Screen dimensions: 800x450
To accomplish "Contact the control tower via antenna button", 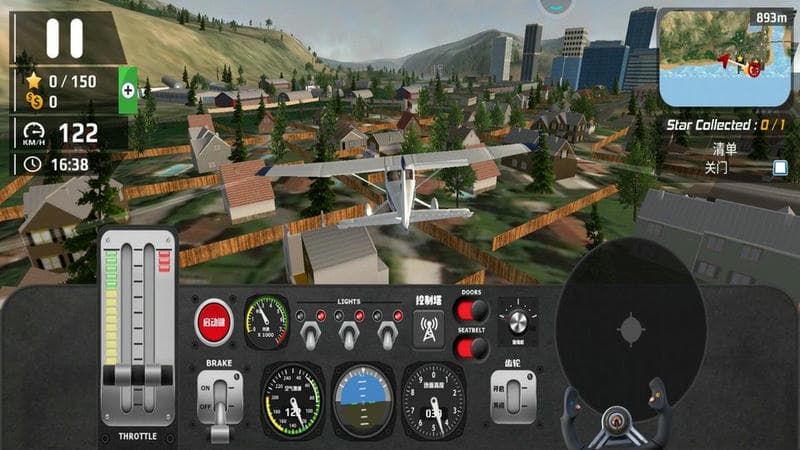I will (429, 328).
